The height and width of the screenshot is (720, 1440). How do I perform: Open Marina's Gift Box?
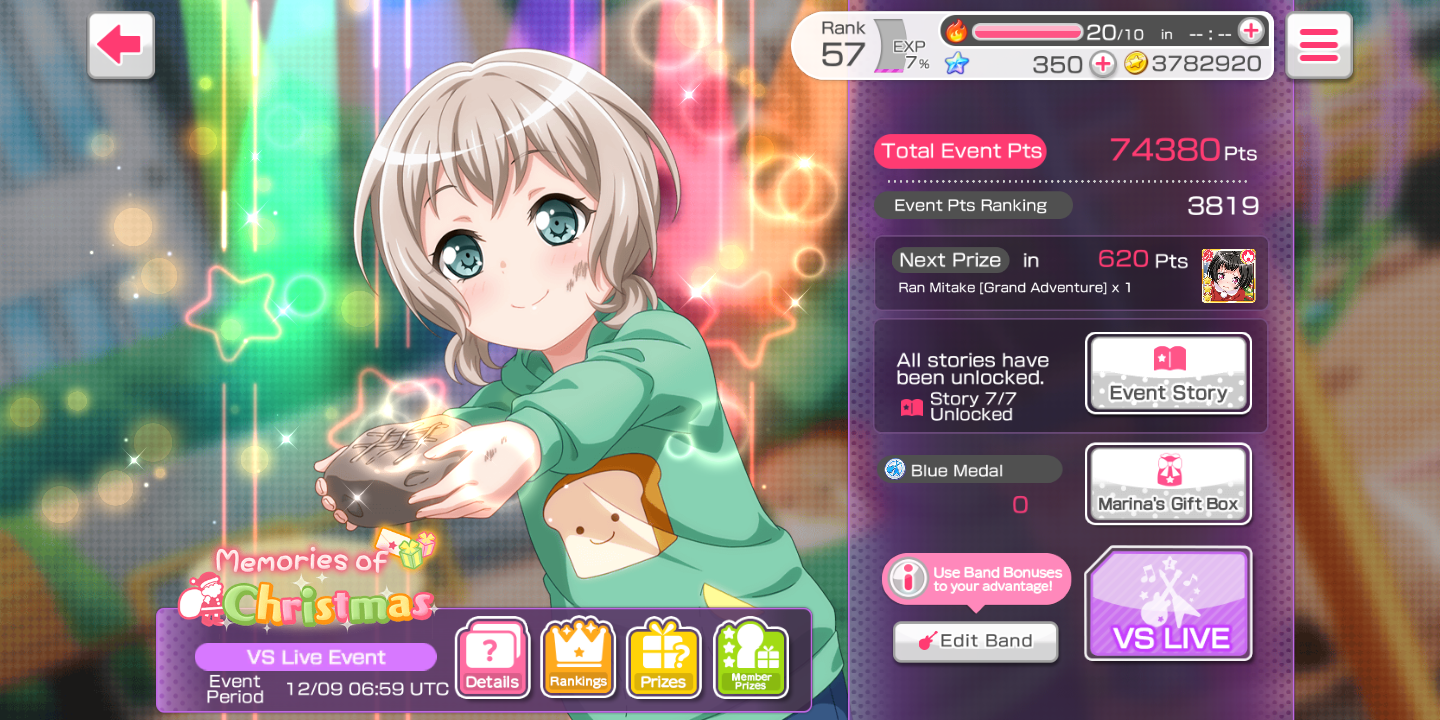[x=1168, y=484]
